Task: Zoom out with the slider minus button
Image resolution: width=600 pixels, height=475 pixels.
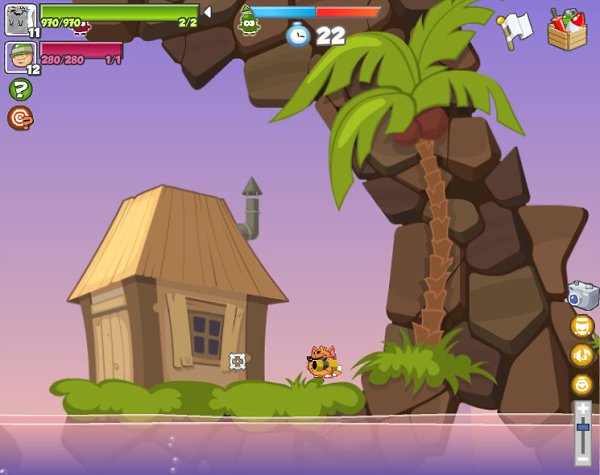Action: tap(582, 460)
